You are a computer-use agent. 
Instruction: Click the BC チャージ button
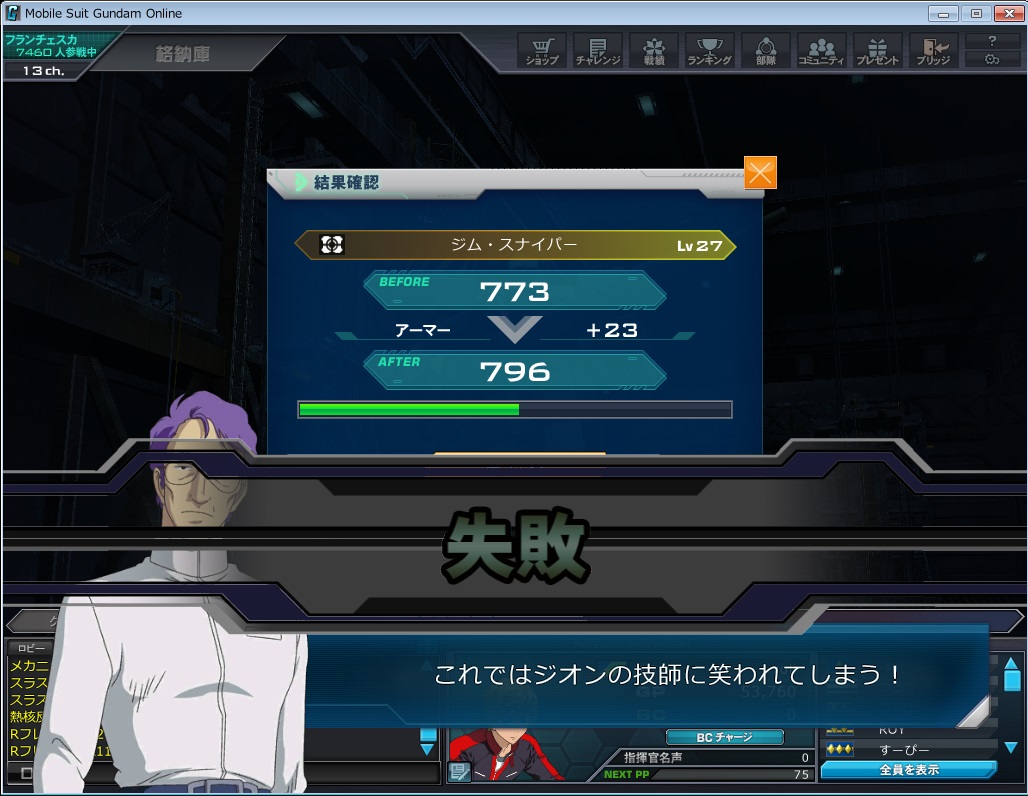(725, 737)
